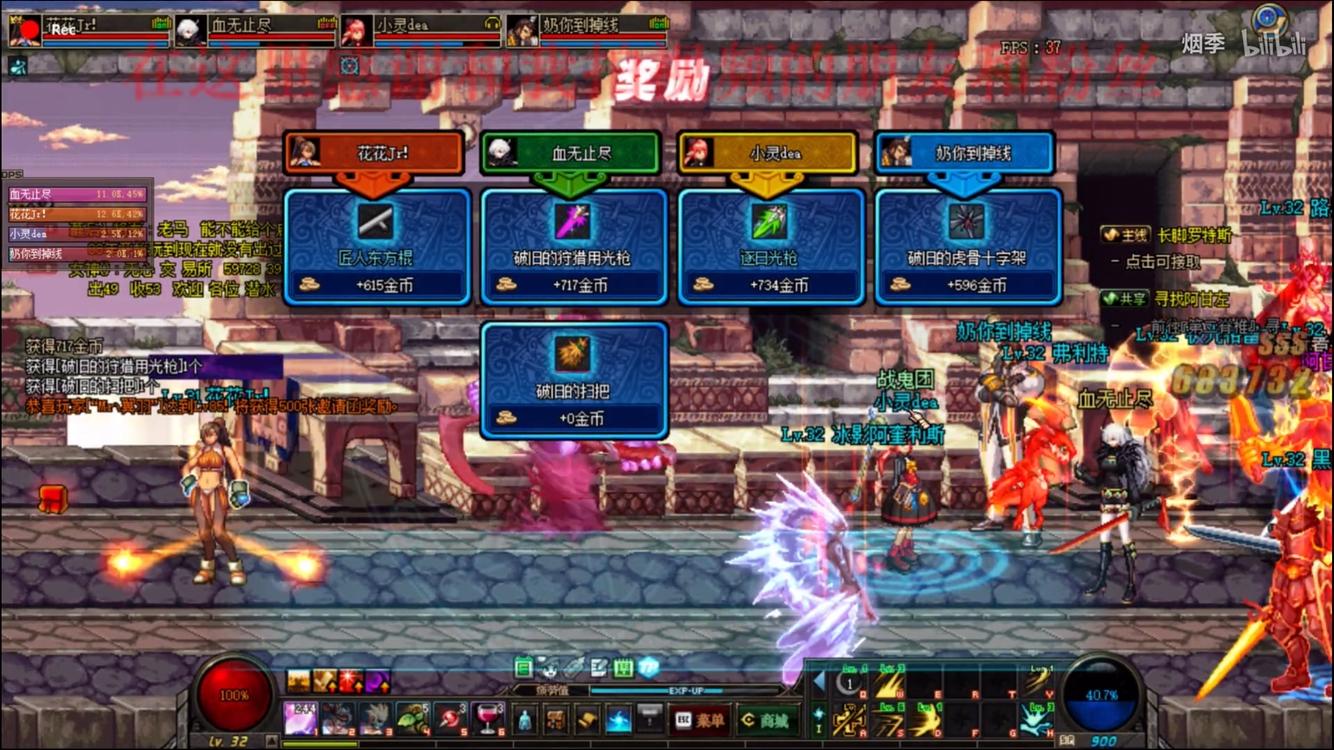This screenshot has height=750, width=1334.
Task: Choose the 破旧的扫把 bonus reward card
Action: click(574, 380)
